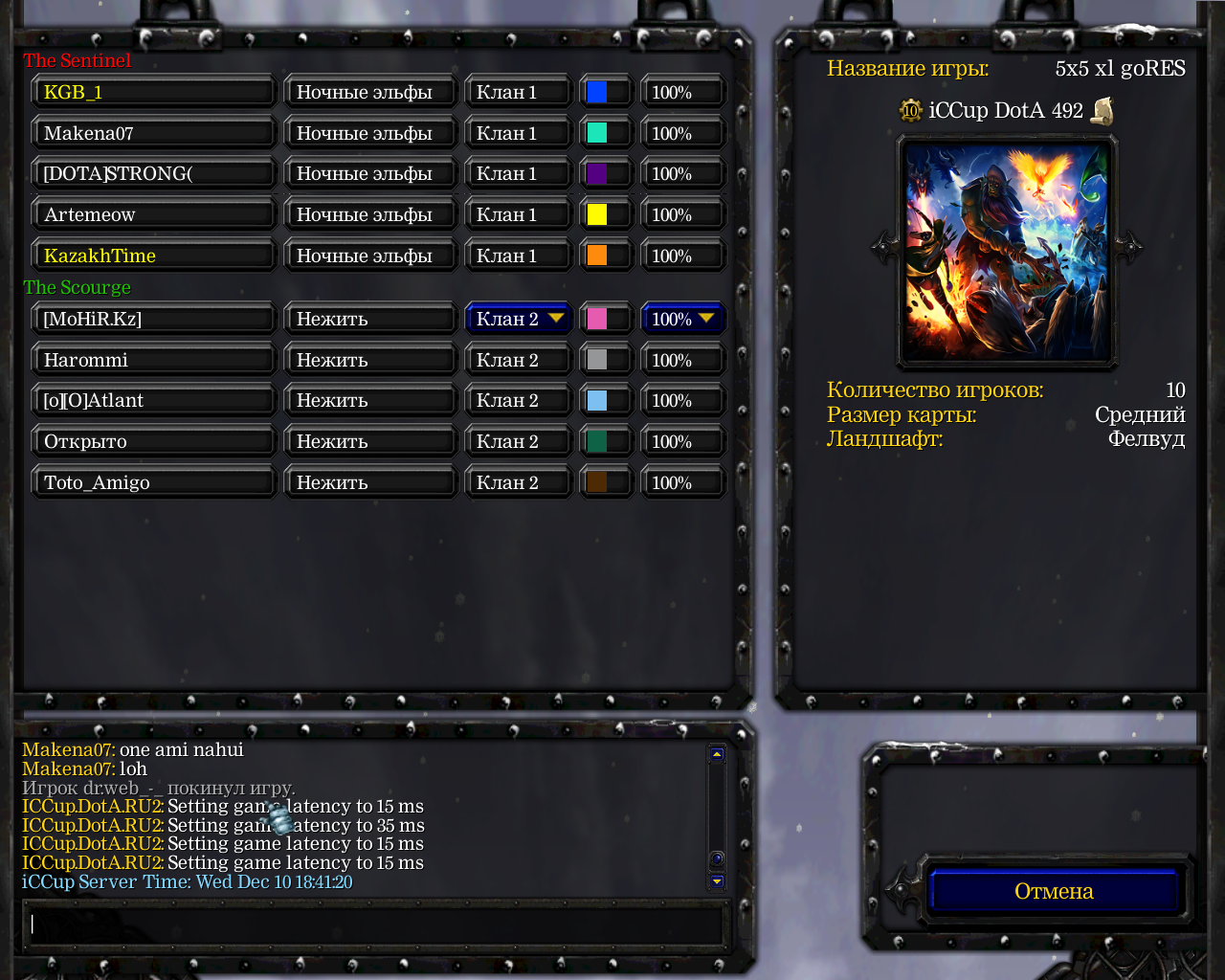Click the yellow color swatch of Artemeow
Viewport: 1225px width, 980px height.
(597, 215)
